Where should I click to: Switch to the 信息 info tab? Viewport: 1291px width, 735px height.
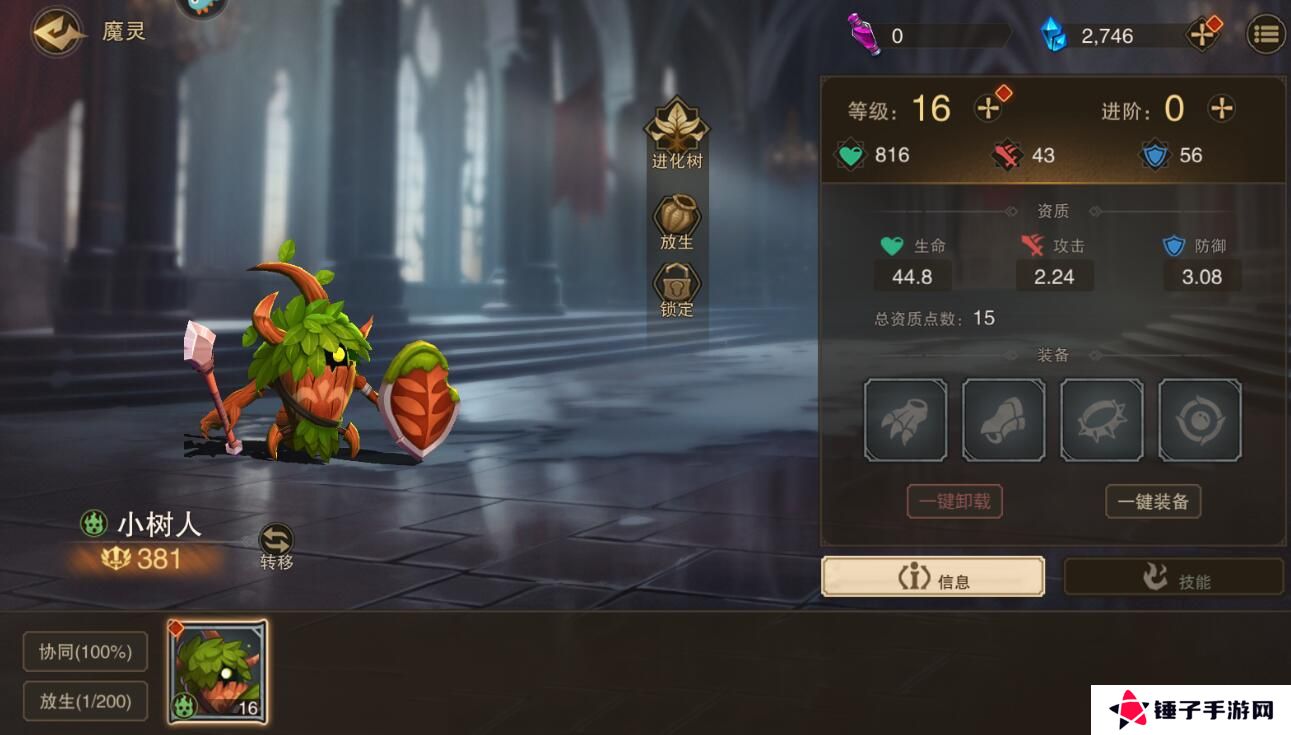tap(933, 577)
